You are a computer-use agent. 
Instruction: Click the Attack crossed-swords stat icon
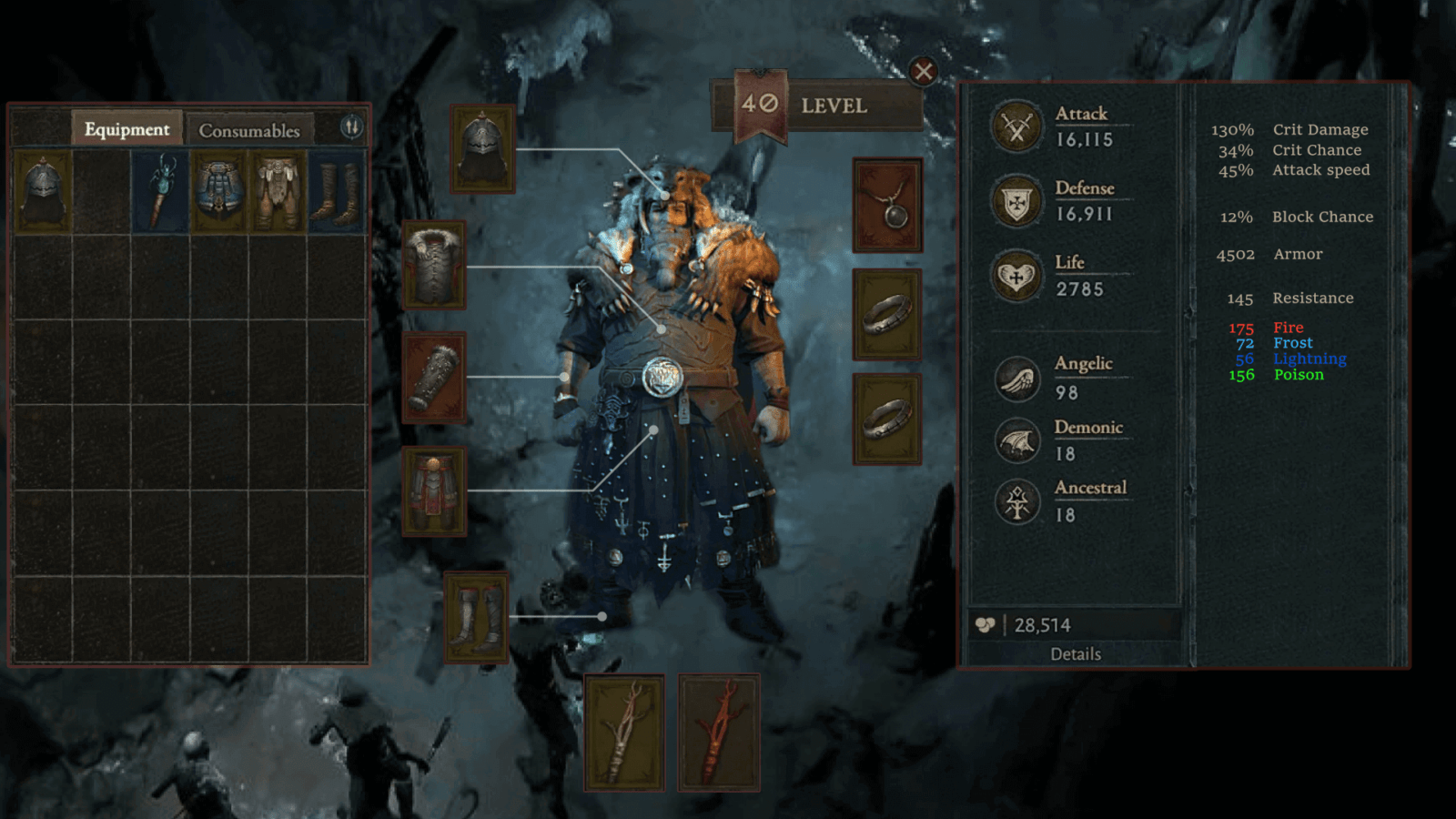tap(1016, 126)
